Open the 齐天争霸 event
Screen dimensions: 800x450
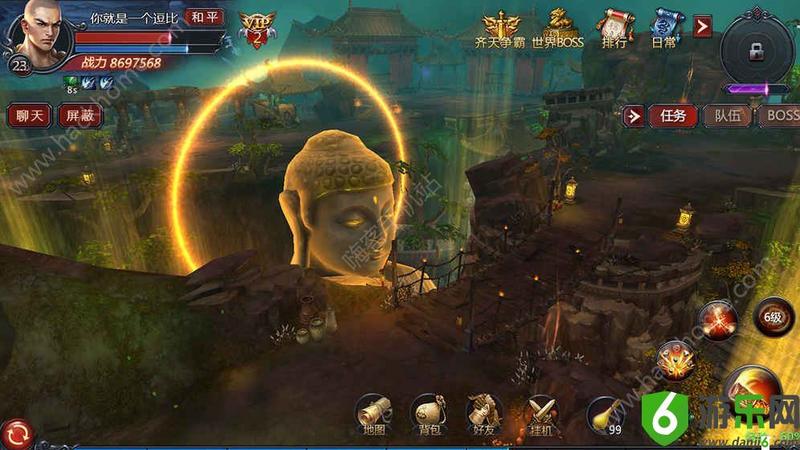click(x=500, y=30)
